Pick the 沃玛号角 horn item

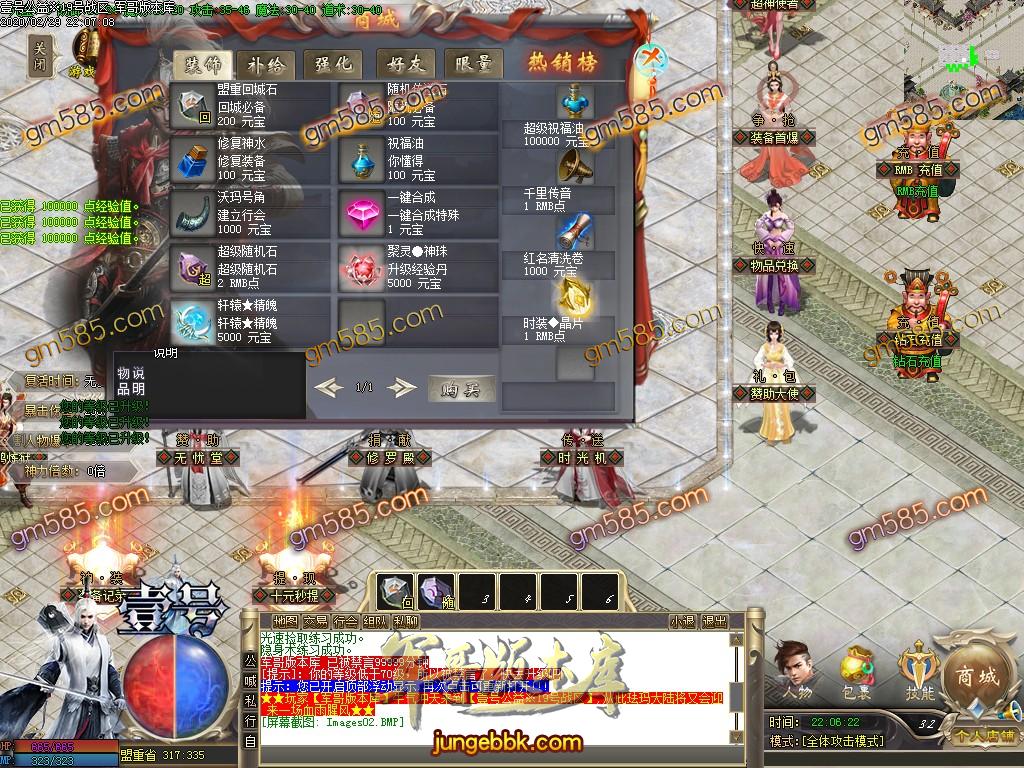(x=193, y=213)
